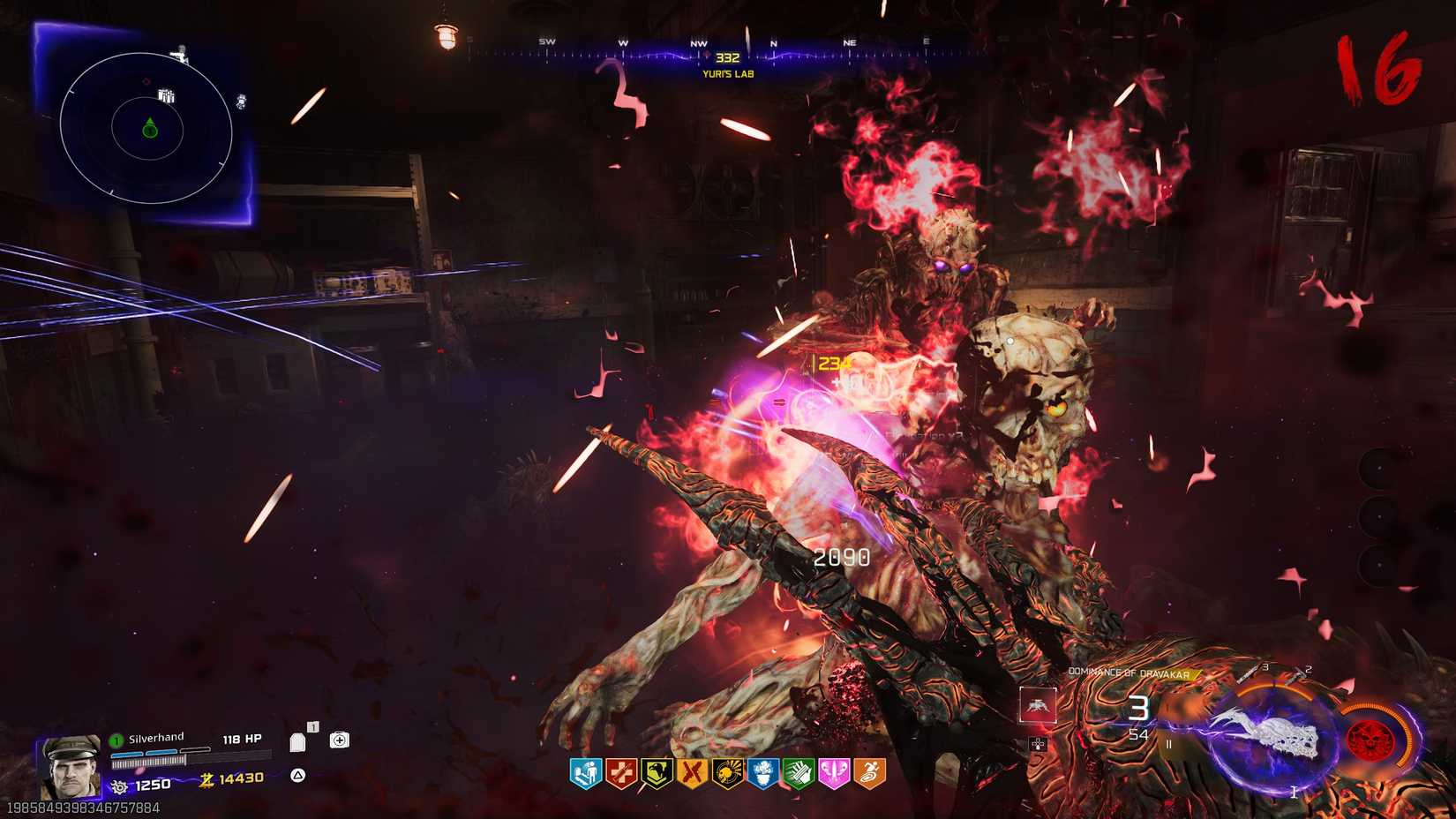
Task: Click the Stamin-Up runner perk icon
Action: [867, 775]
